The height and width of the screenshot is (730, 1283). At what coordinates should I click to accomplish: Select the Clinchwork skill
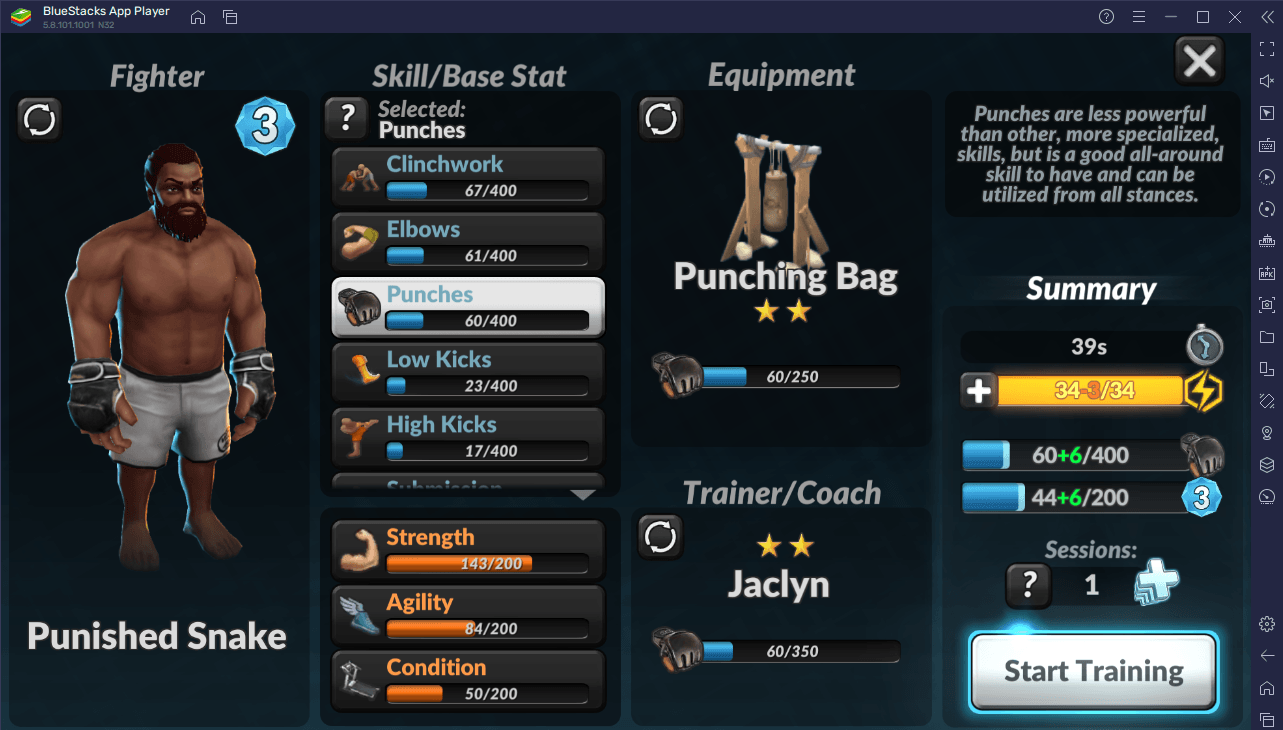[x=466, y=175]
